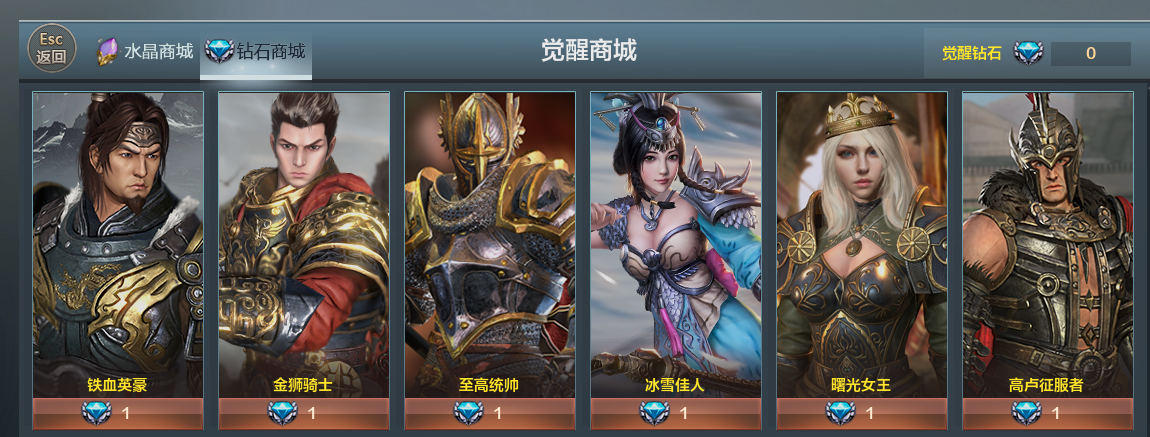Purchase 冰雪佳人 for 1 diamond

pos(676,413)
